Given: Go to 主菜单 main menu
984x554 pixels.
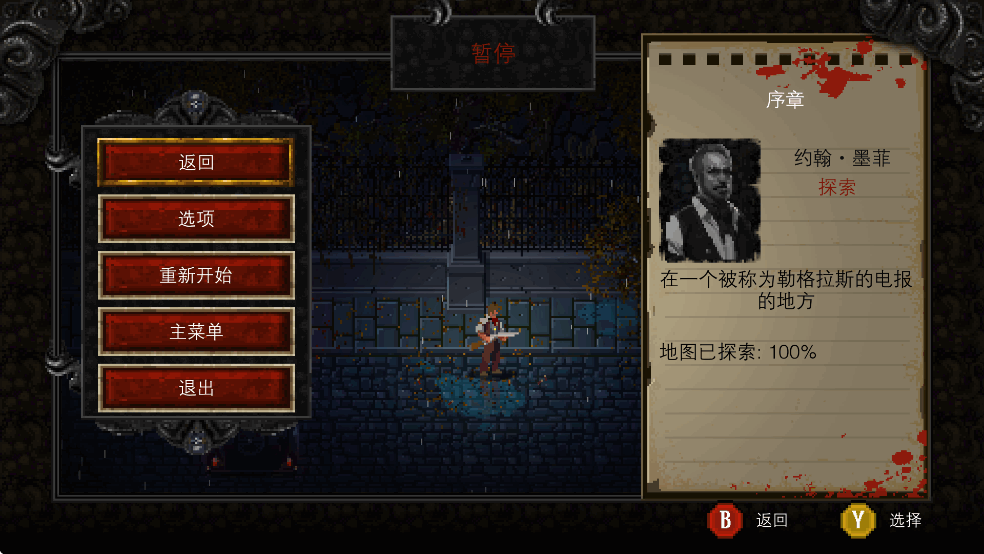Looking at the screenshot, I should (196, 332).
